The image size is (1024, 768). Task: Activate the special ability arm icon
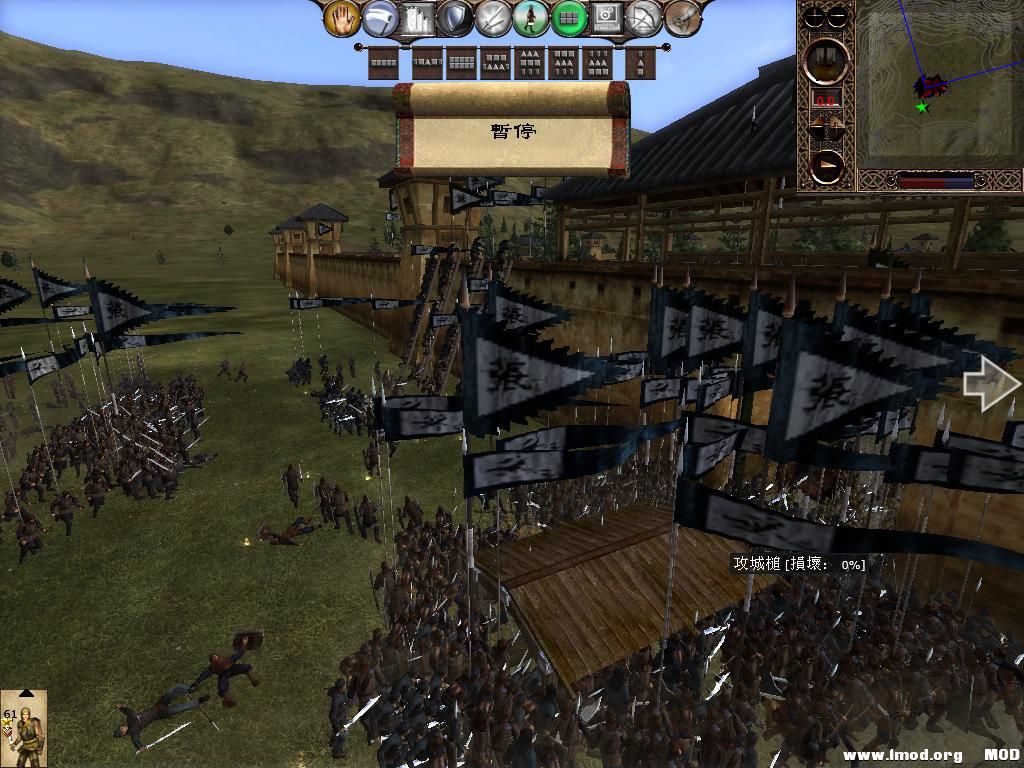(682, 17)
